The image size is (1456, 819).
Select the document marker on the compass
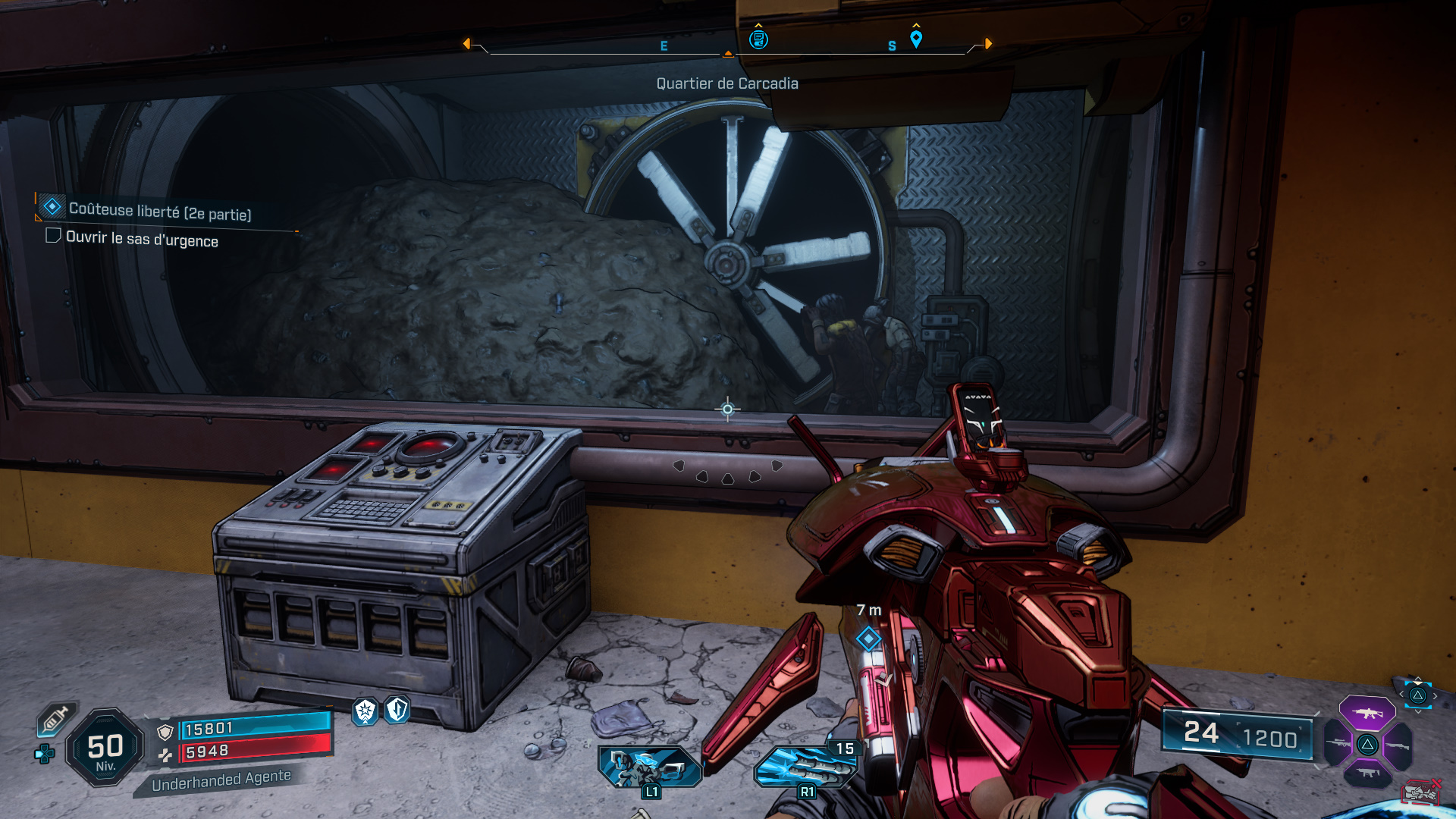[x=758, y=39]
